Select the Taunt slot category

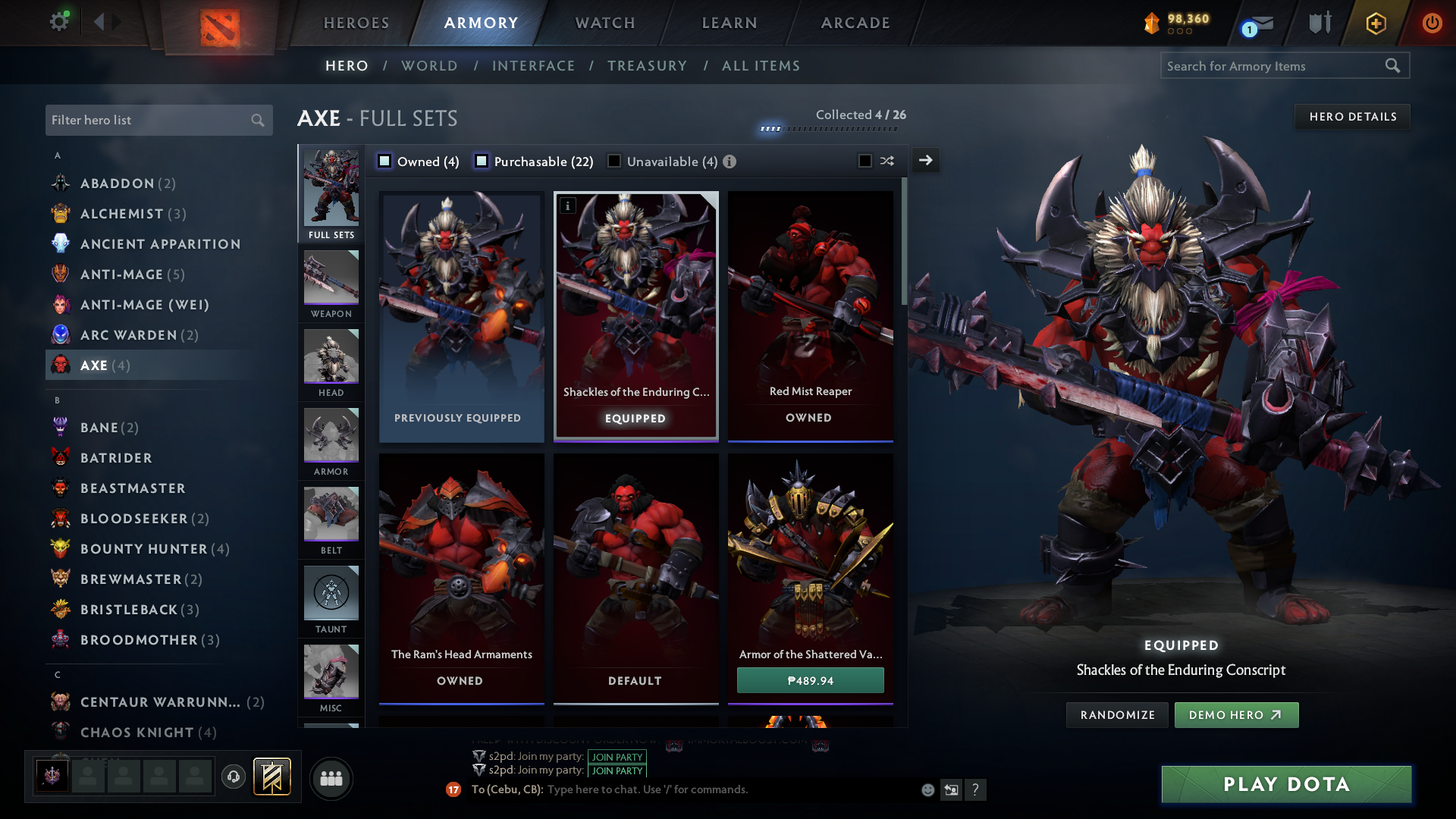[331, 600]
